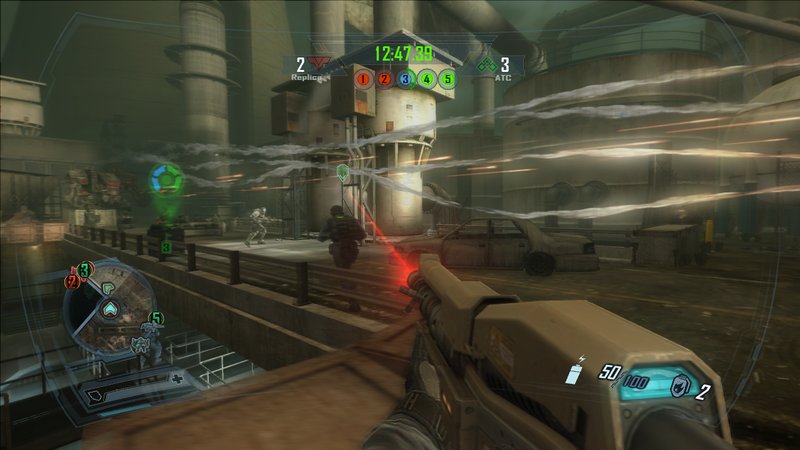Click the red Replica team emblem
800x450 pixels.
pyautogui.click(x=319, y=64)
